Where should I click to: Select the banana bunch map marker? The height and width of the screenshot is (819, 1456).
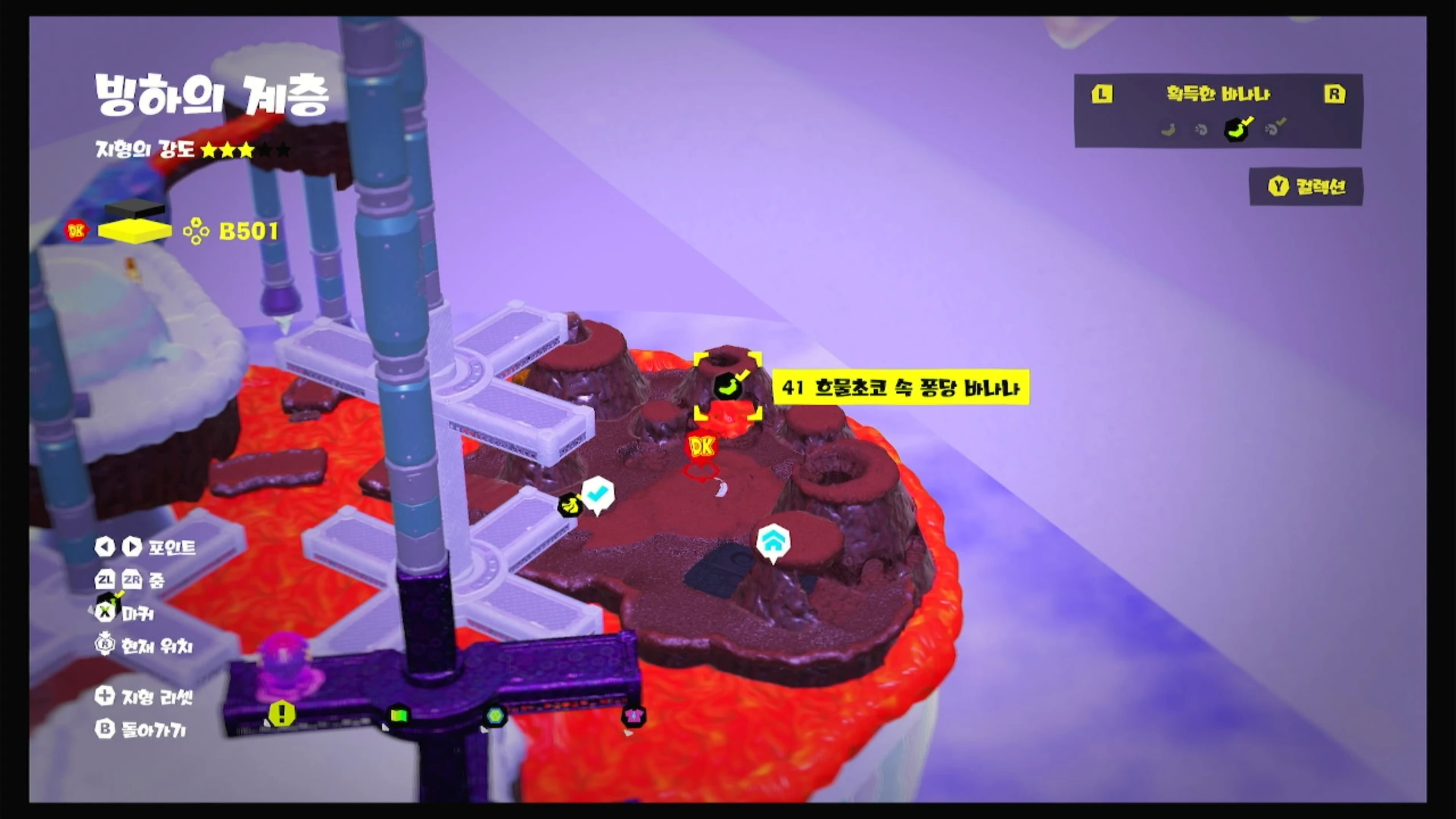pyautogui.click(x=570, y=504)
